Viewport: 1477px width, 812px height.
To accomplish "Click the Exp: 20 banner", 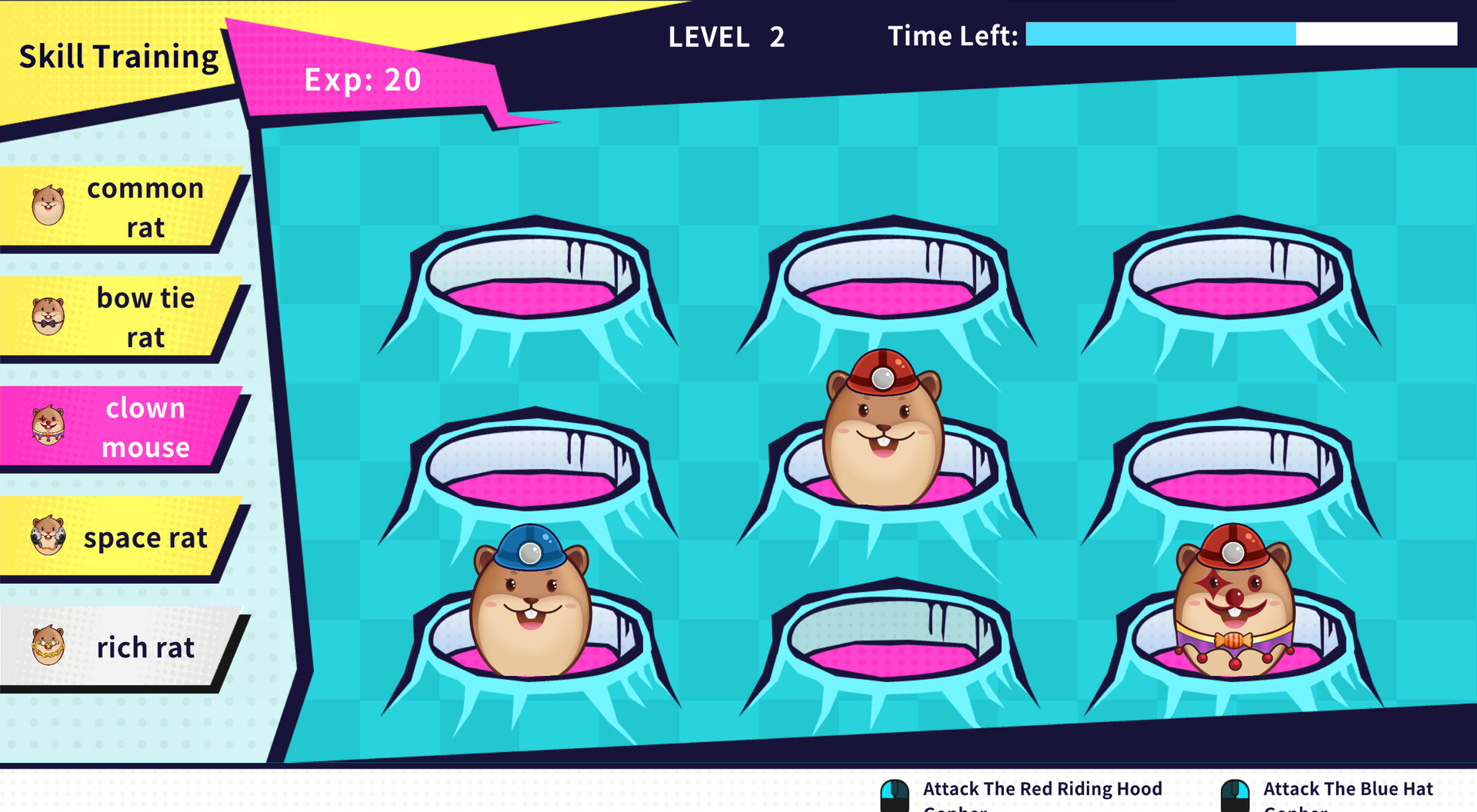I will (x=362, y=78).
